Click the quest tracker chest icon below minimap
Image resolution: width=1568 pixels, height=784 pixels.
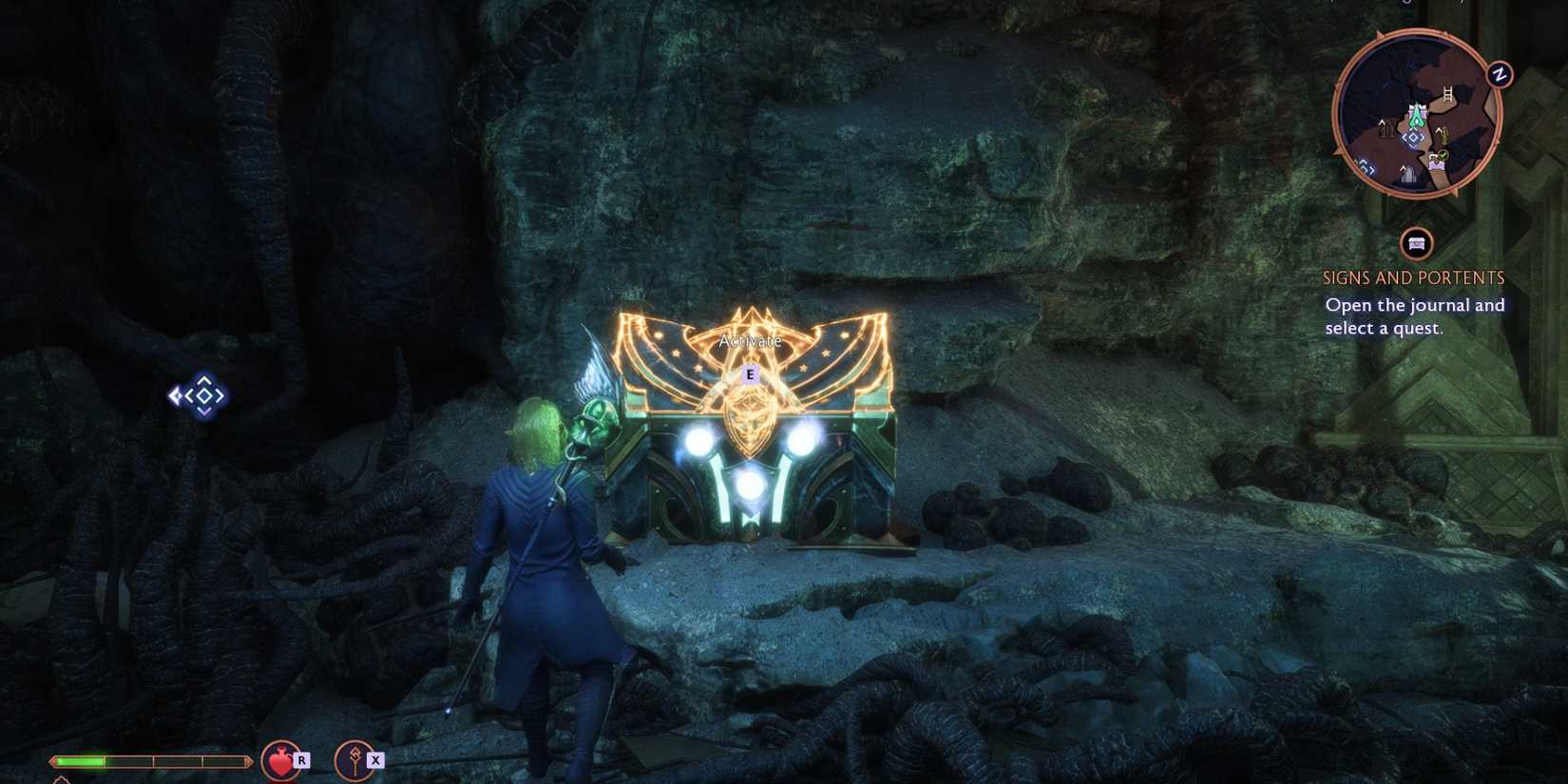tap(1415, 245)
